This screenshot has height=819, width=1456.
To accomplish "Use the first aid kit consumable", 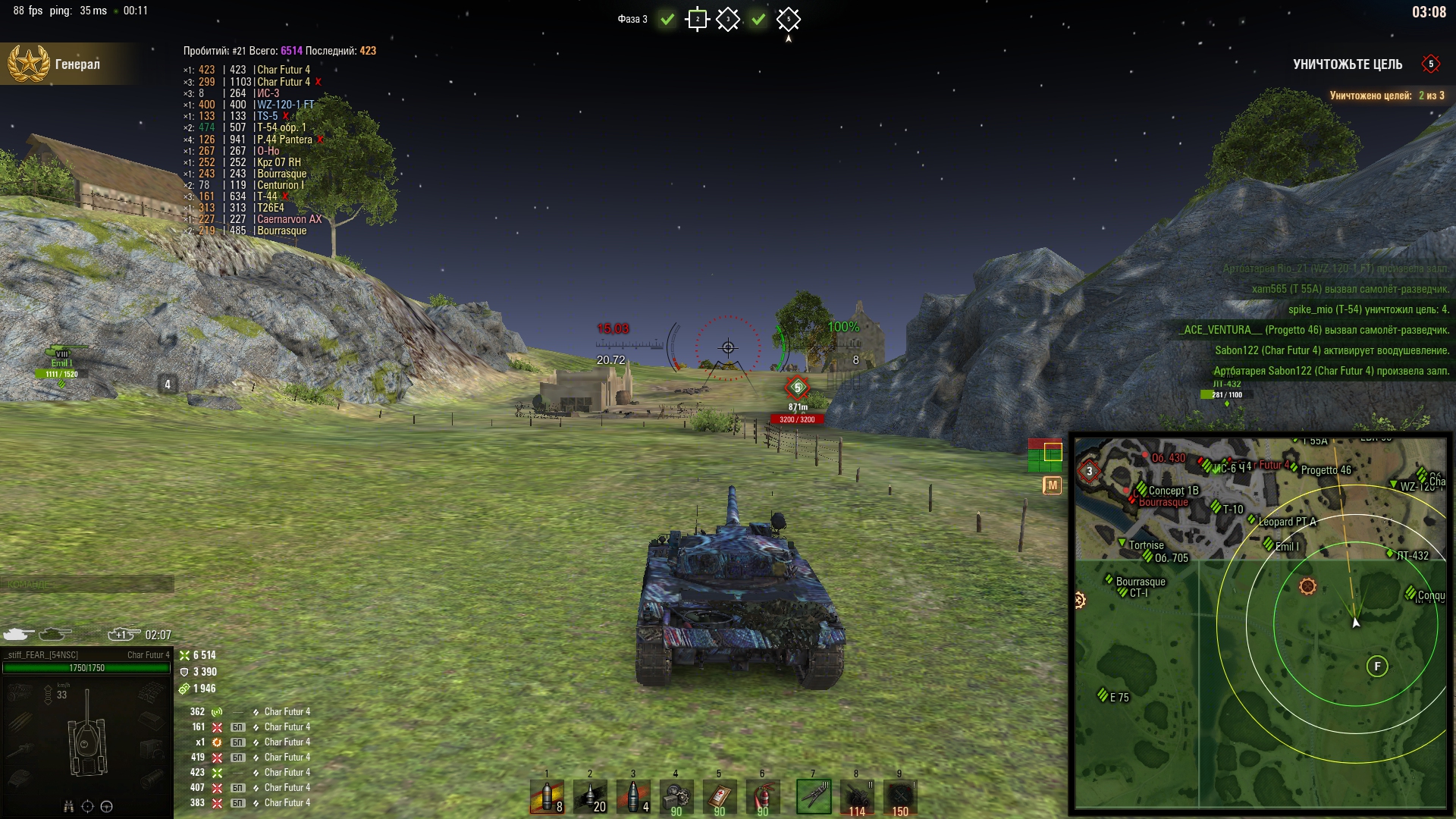I will (x=720, y=798).
